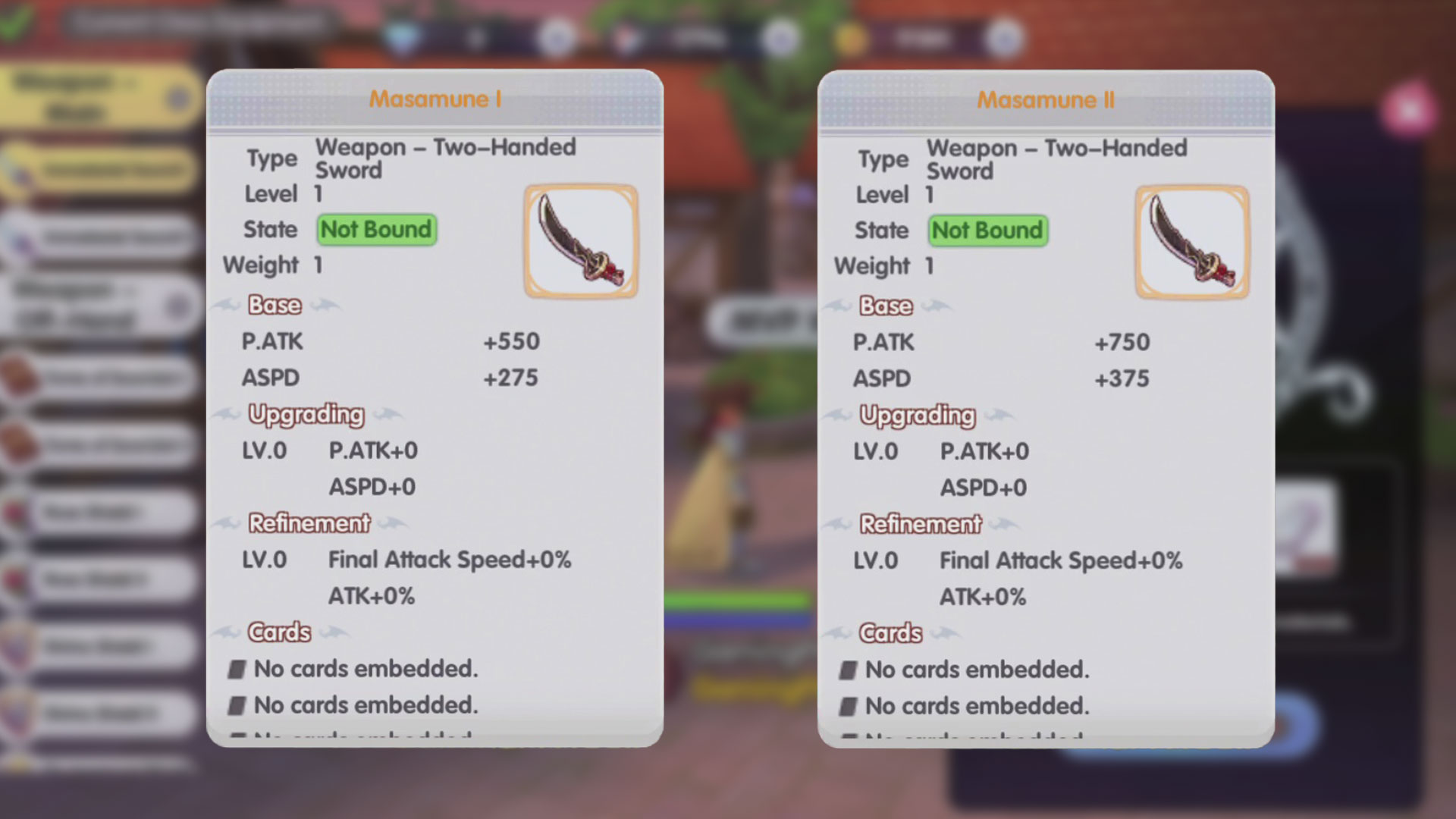This screenshot has height=819, width=1456.
Task: Toggle the Not Bound state tag on Masamune II
Action: [987, 231]
